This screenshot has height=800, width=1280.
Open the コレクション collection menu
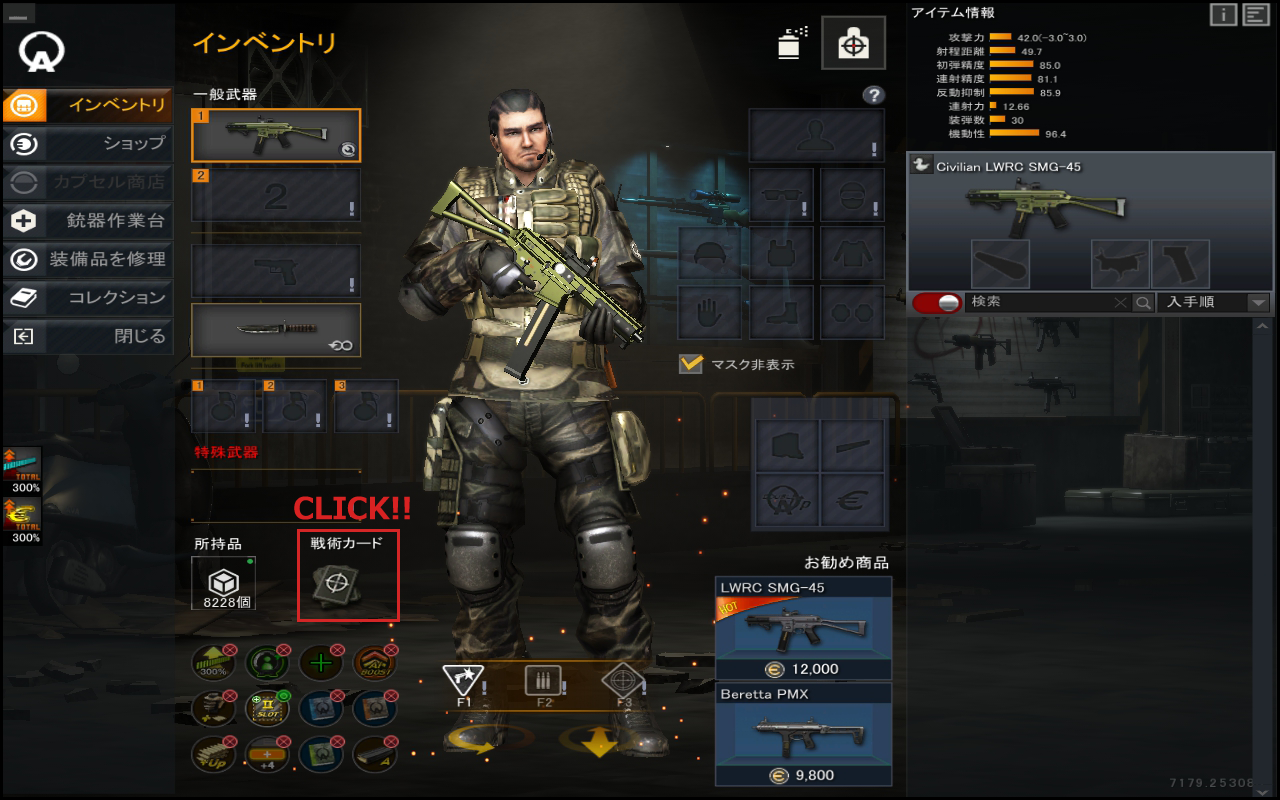(88, 298)
